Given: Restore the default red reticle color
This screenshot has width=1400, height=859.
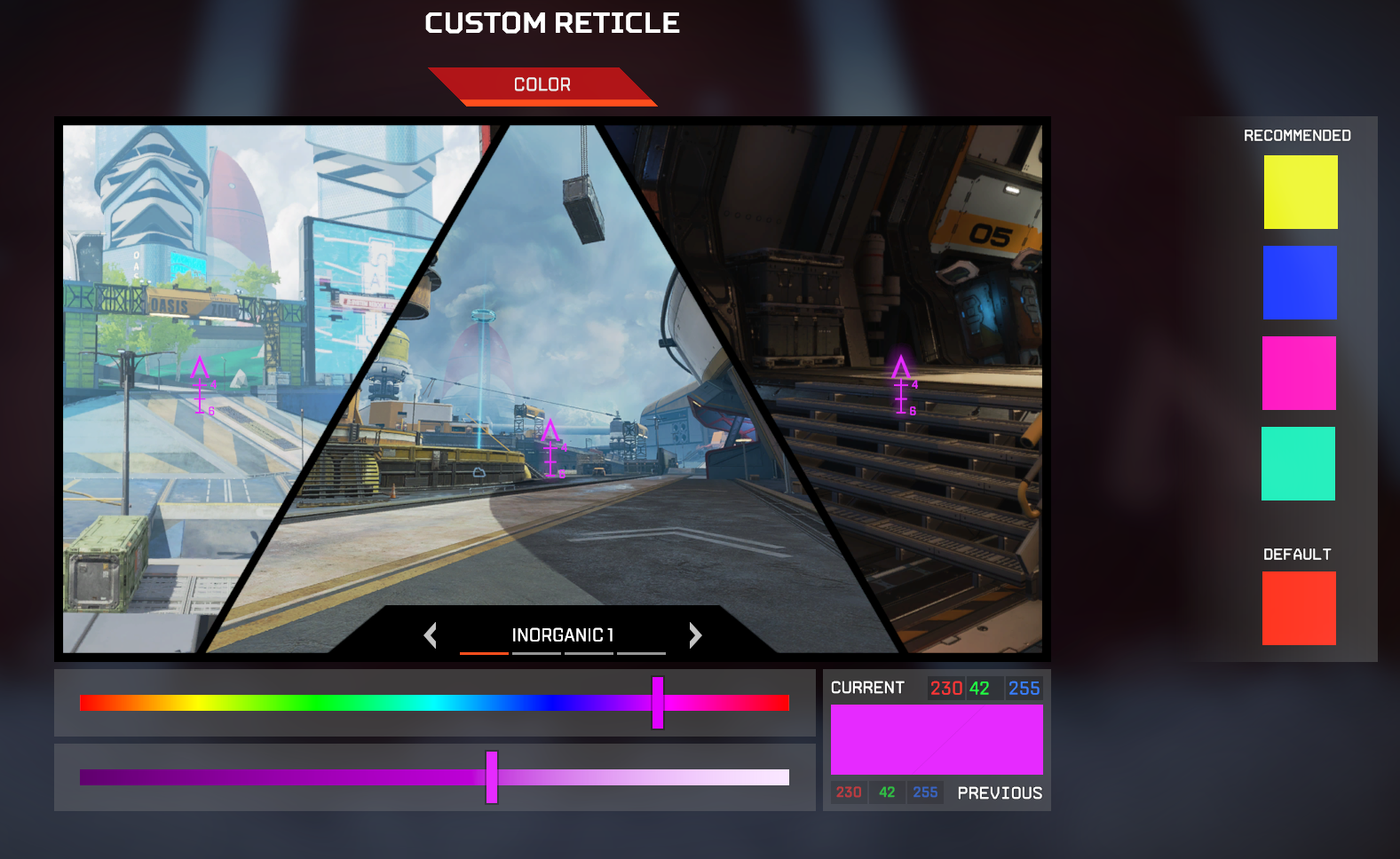Looking at the screenshot, I should pos(1299,608).
